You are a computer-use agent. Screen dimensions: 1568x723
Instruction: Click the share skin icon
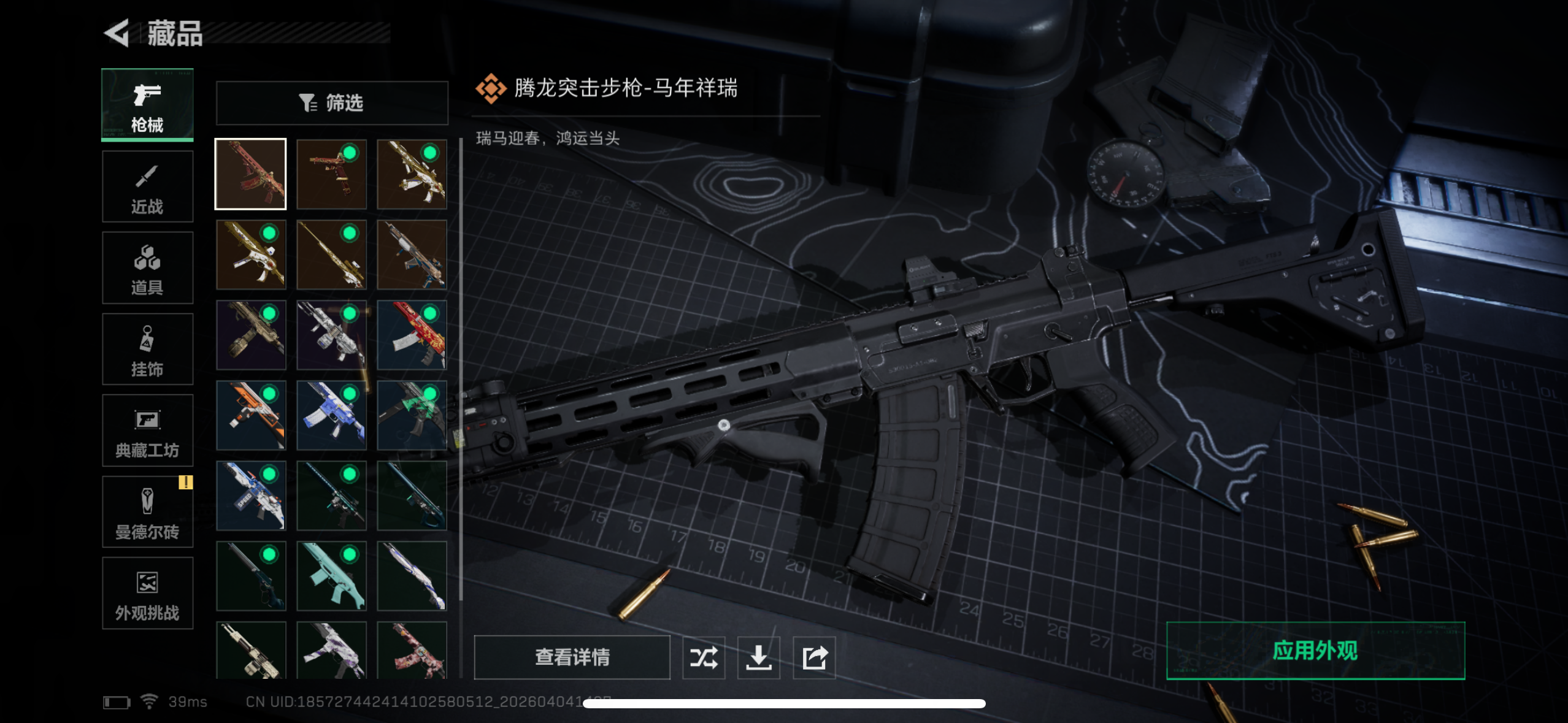[x=815, y=657]
